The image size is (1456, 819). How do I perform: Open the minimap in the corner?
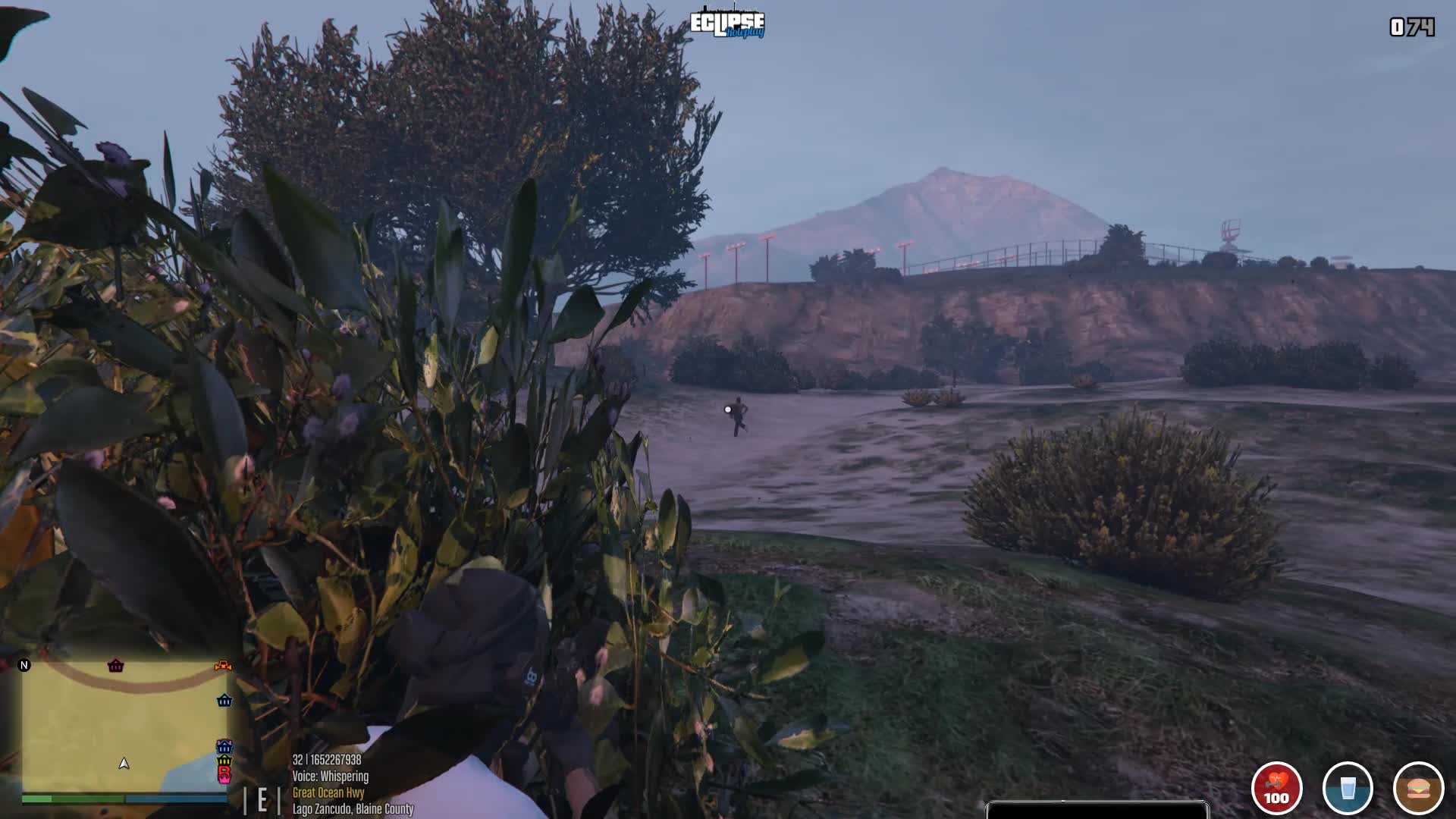click(124, 724)
